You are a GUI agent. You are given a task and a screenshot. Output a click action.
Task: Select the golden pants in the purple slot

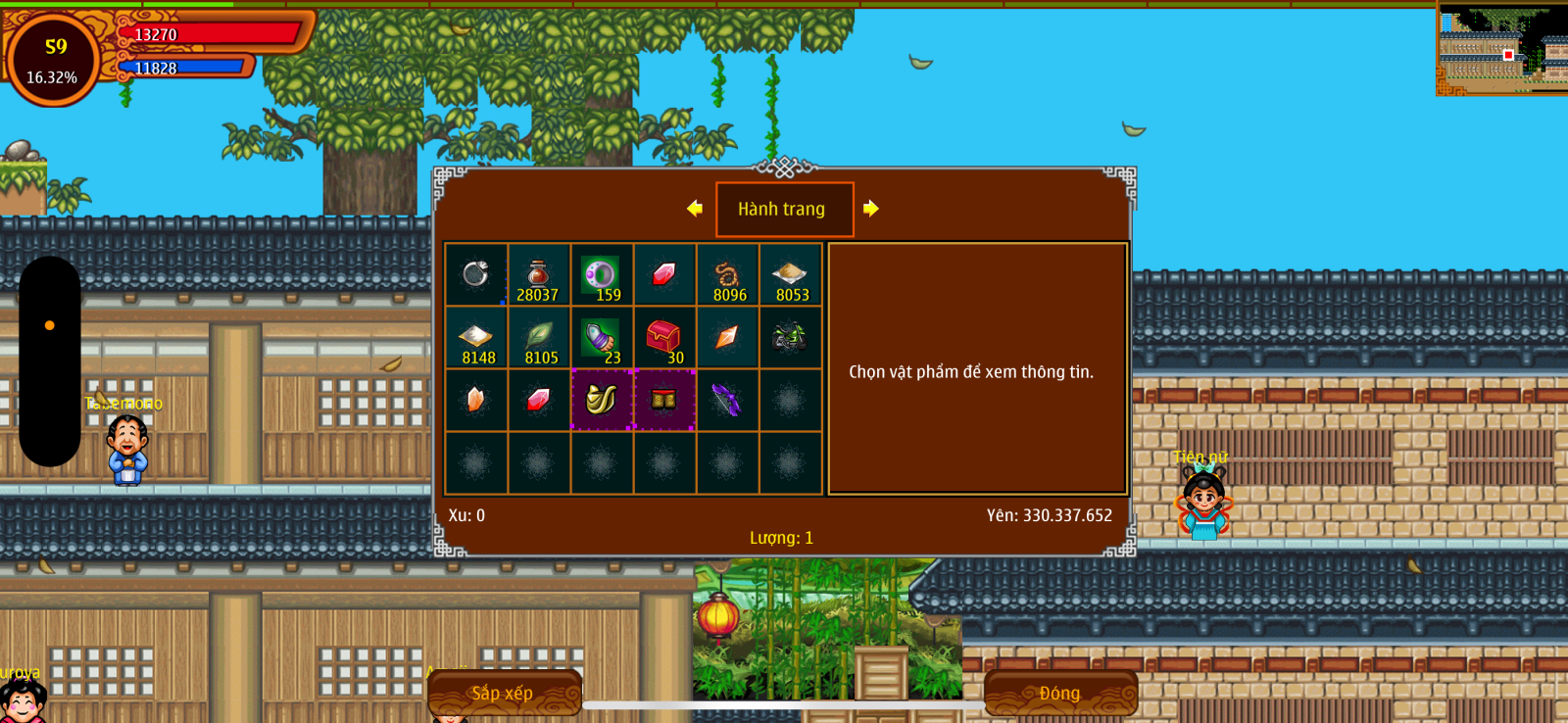tap(663, 400)
